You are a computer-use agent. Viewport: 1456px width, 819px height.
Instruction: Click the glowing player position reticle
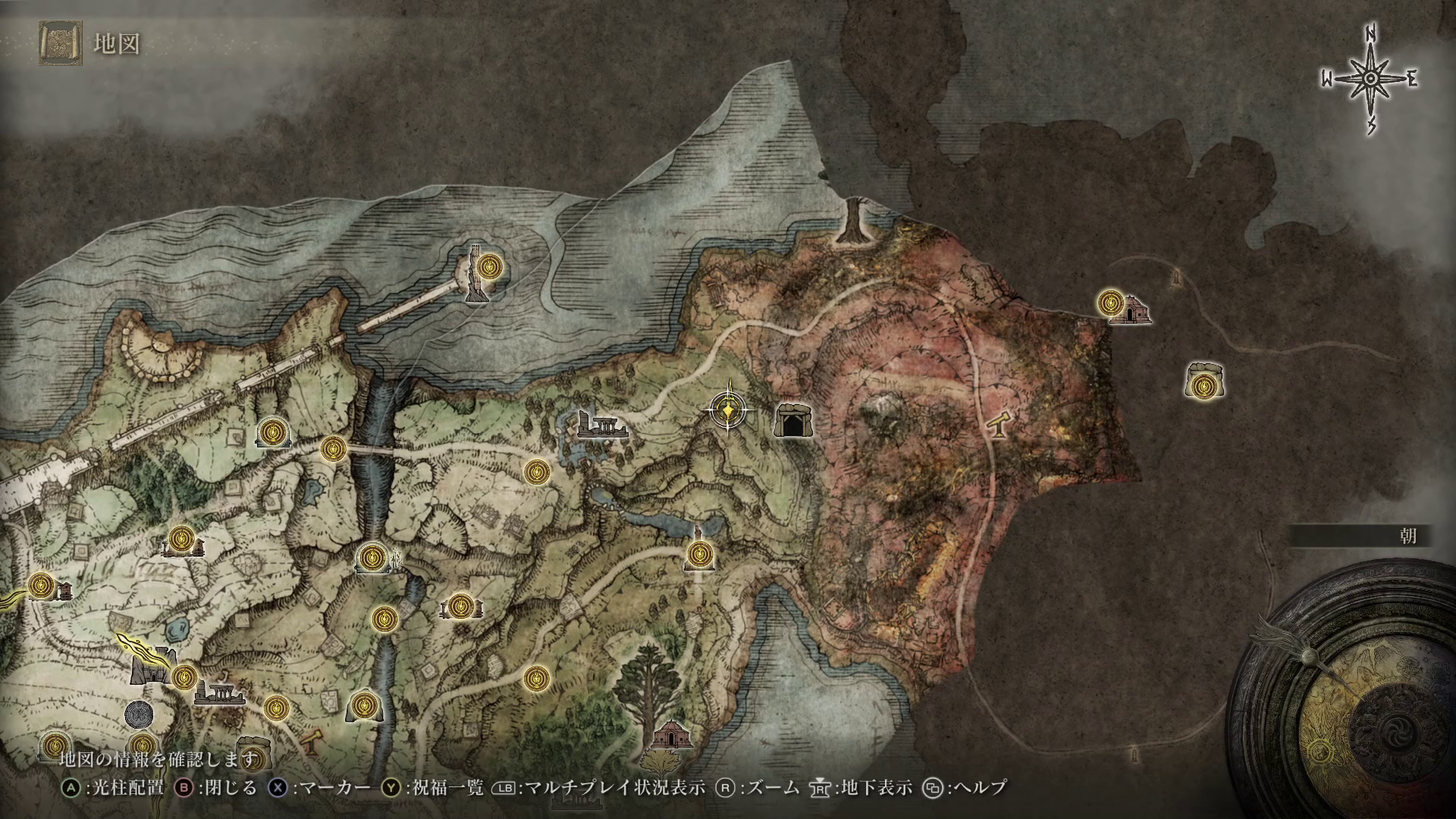(x=729, y=410)
